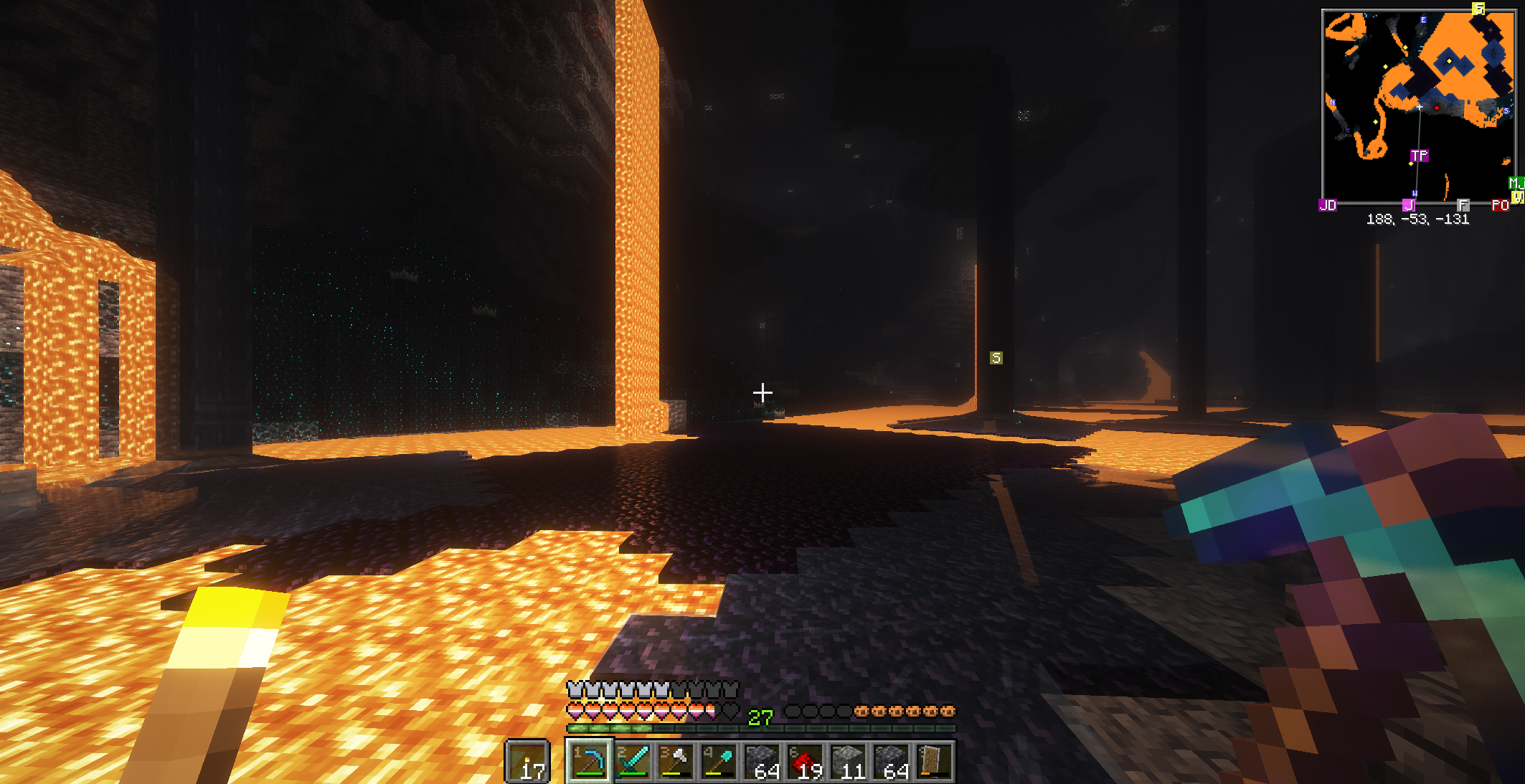This screenshot has height=784, width=1525.
Task: Switch to the diamond shovel slot
Action: point(719,761)
